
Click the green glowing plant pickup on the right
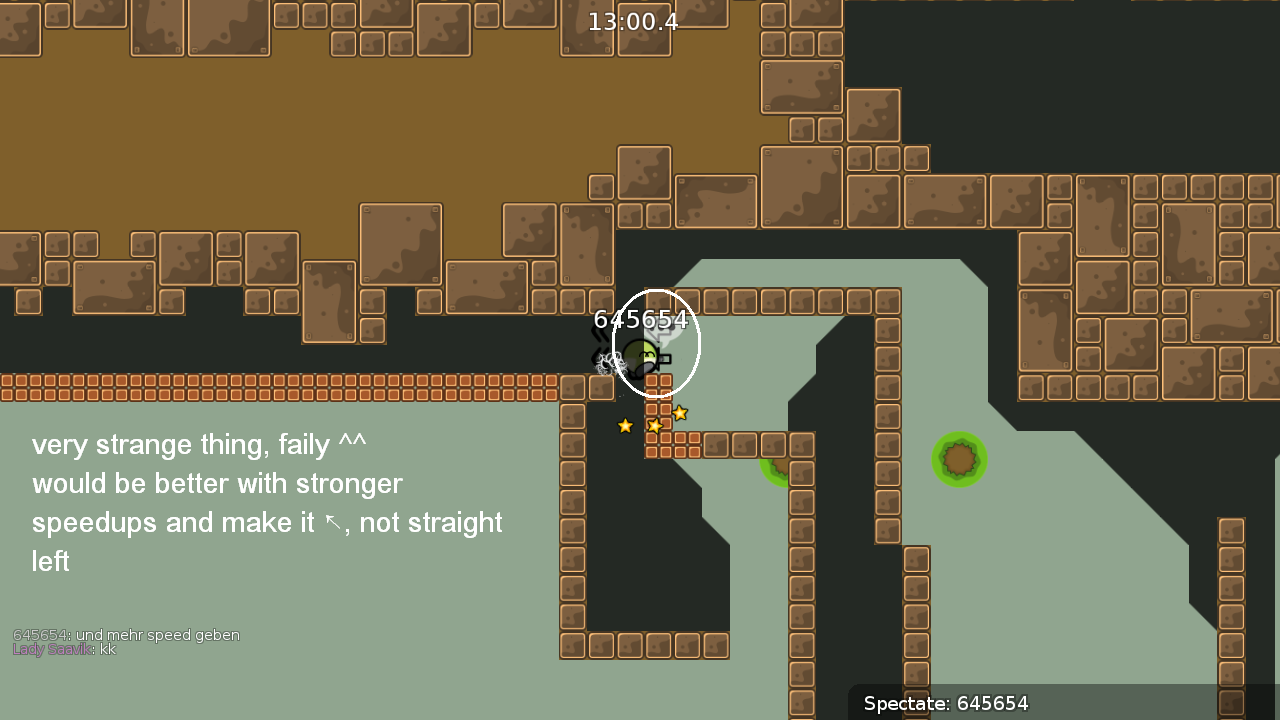[x=959, y=460]
